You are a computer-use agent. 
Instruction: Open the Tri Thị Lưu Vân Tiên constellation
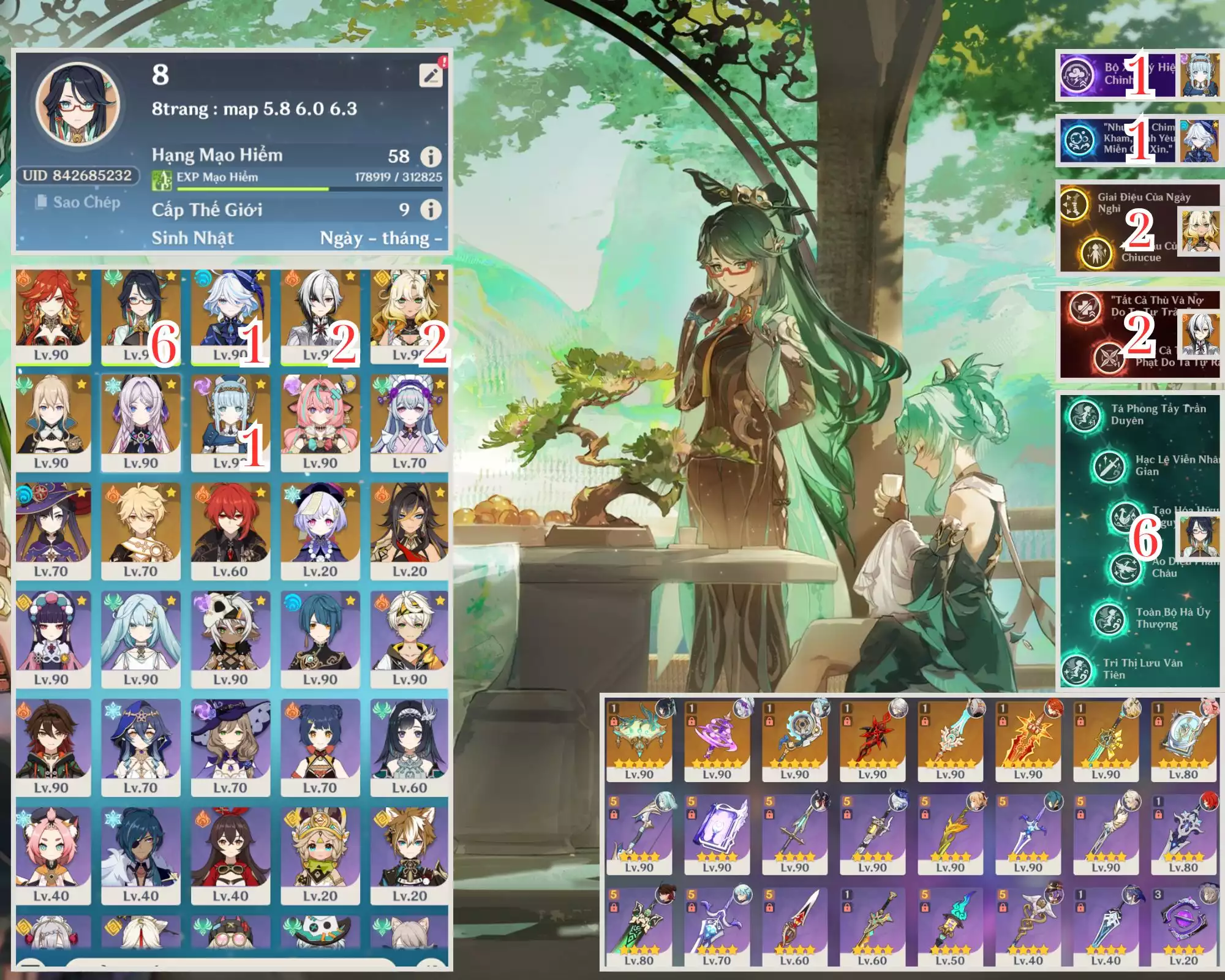tap(1076, 669)
